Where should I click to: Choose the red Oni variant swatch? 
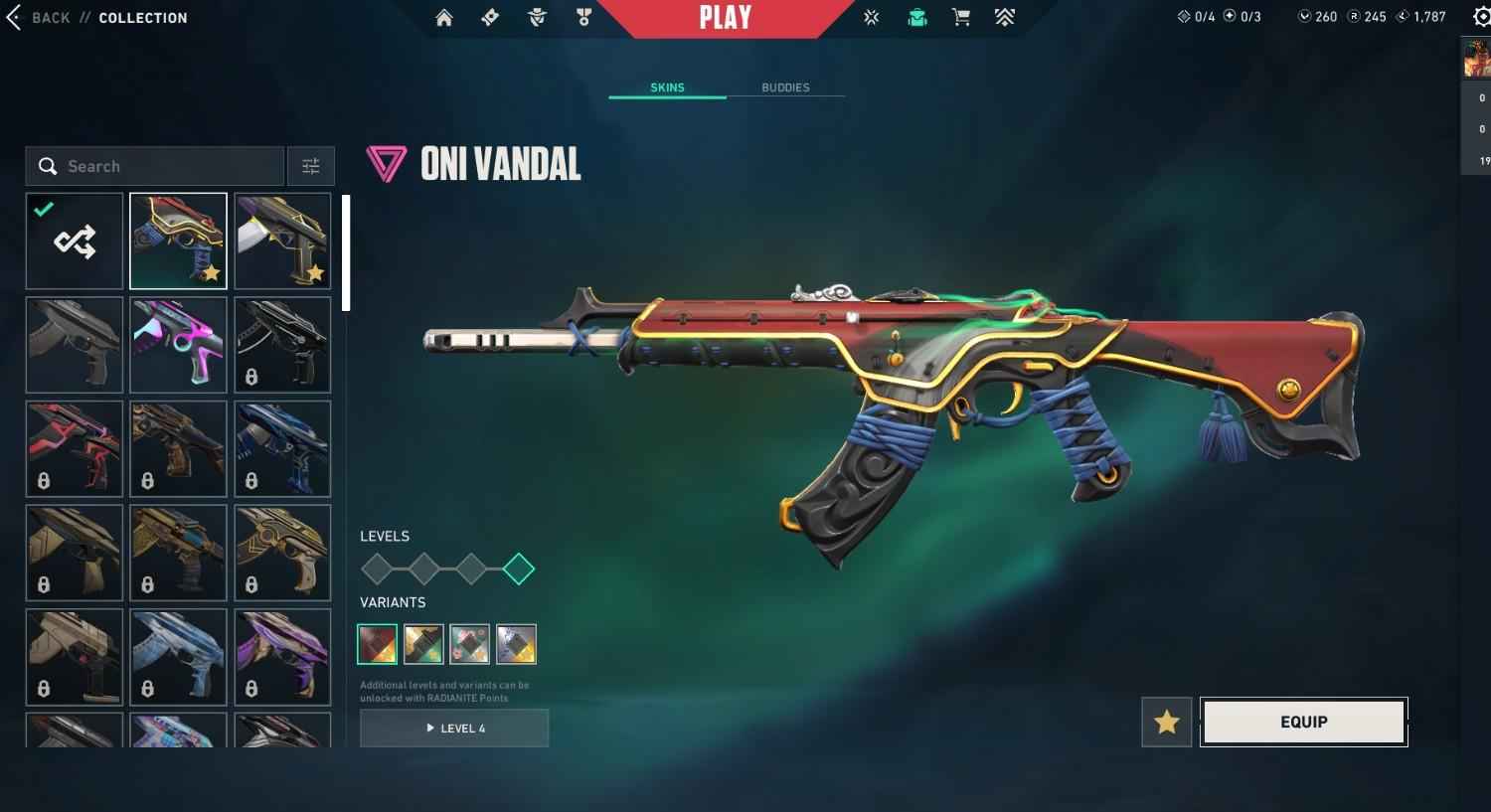[378, 644]
